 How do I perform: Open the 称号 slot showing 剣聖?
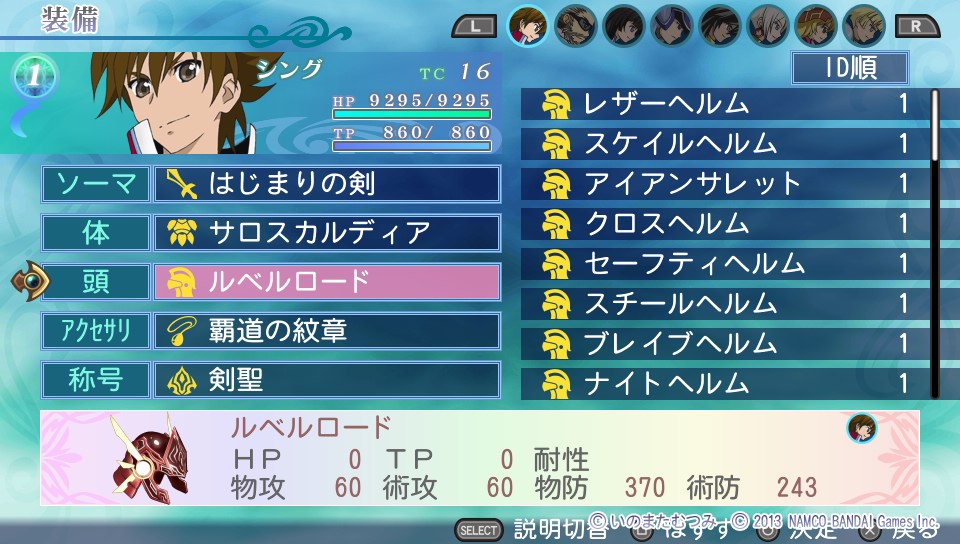pos(327,380)
